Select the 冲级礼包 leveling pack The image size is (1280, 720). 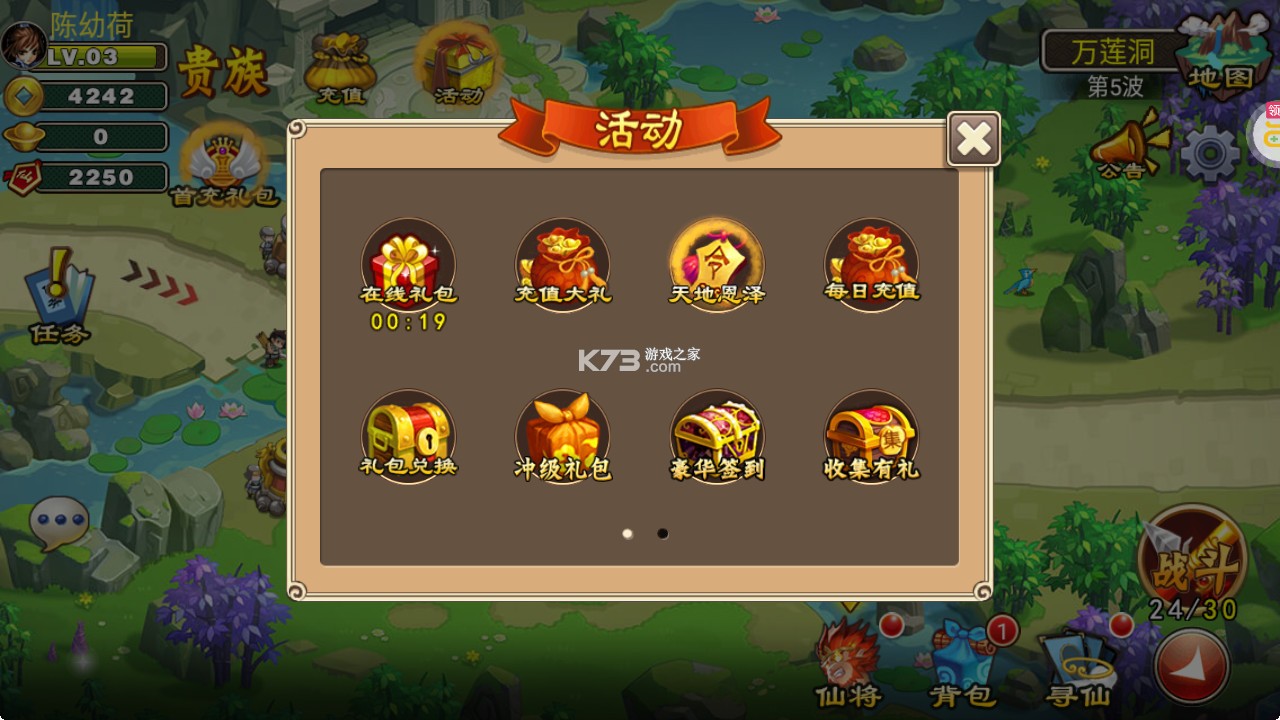click(563, 432)
